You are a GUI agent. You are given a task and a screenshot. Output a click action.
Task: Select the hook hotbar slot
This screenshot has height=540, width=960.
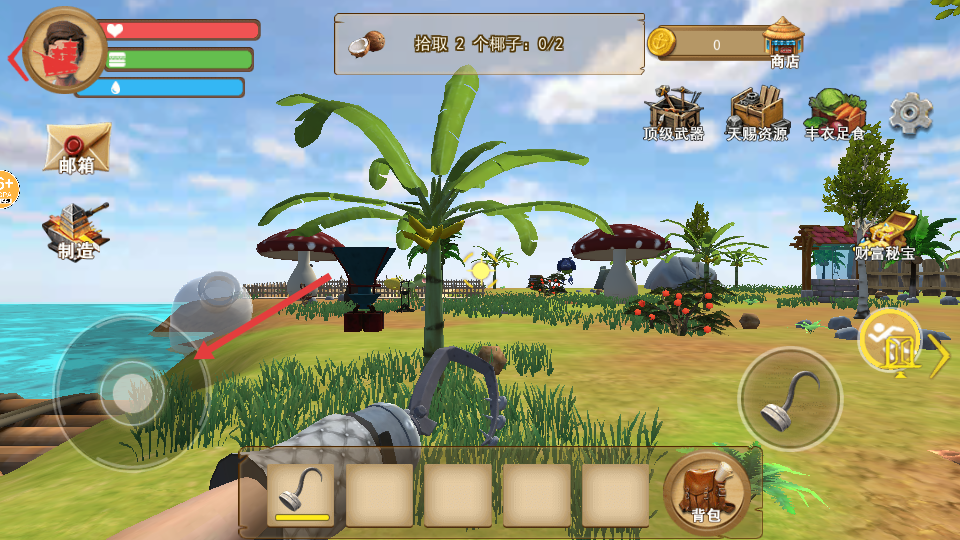[302, 494]
